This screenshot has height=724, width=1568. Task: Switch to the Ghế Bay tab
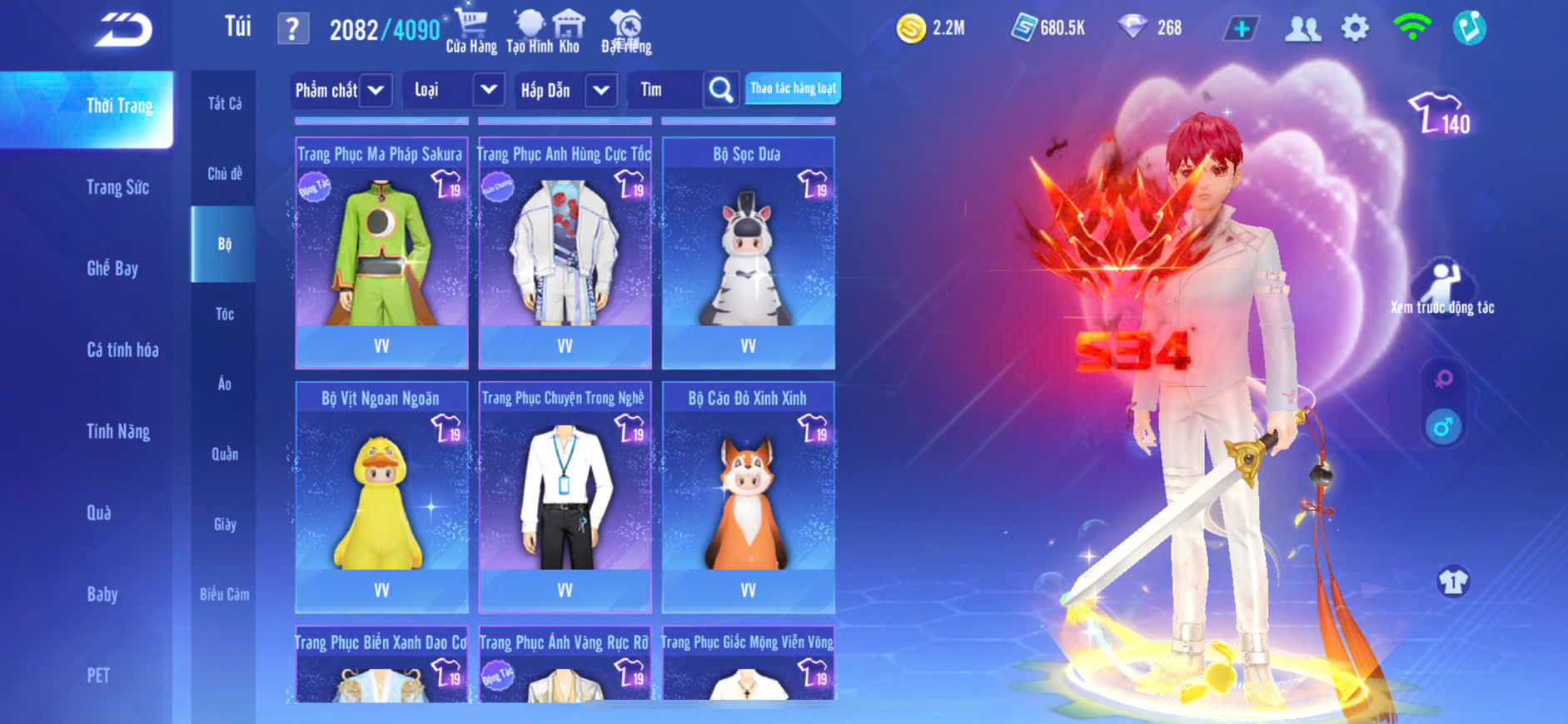112,268
